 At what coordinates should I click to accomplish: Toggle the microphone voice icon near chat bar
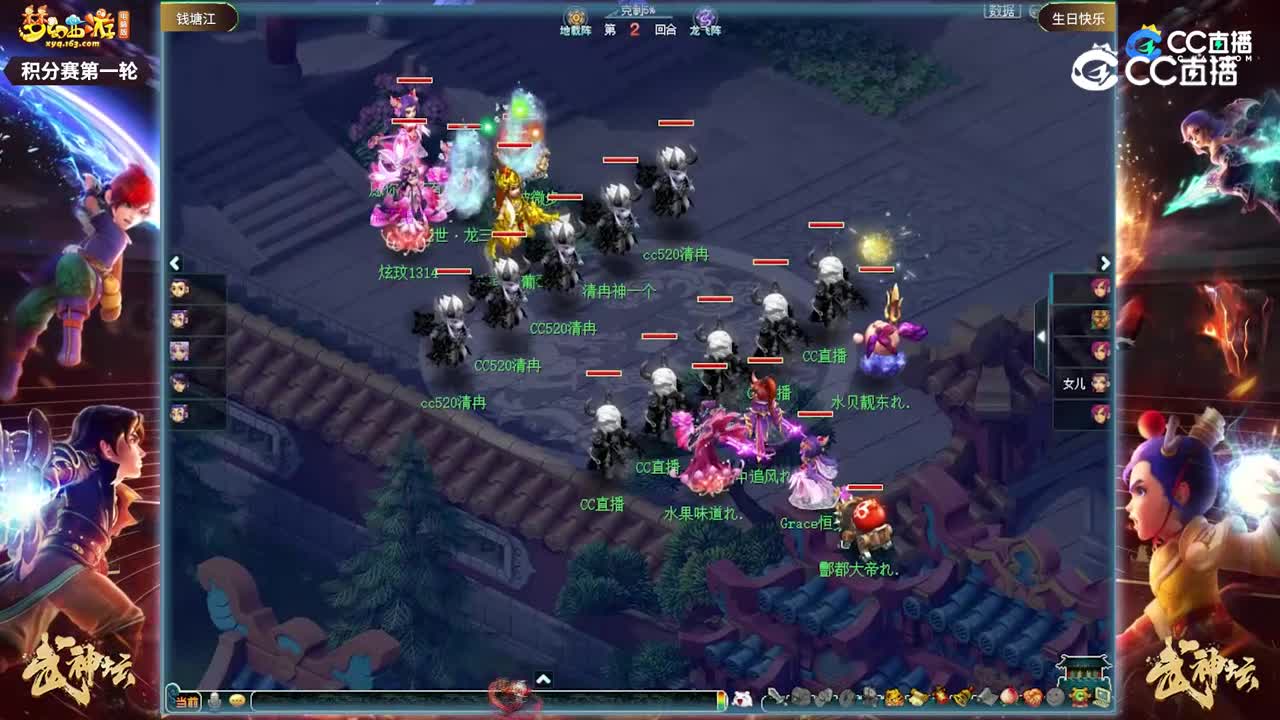[x=215, y=703]
